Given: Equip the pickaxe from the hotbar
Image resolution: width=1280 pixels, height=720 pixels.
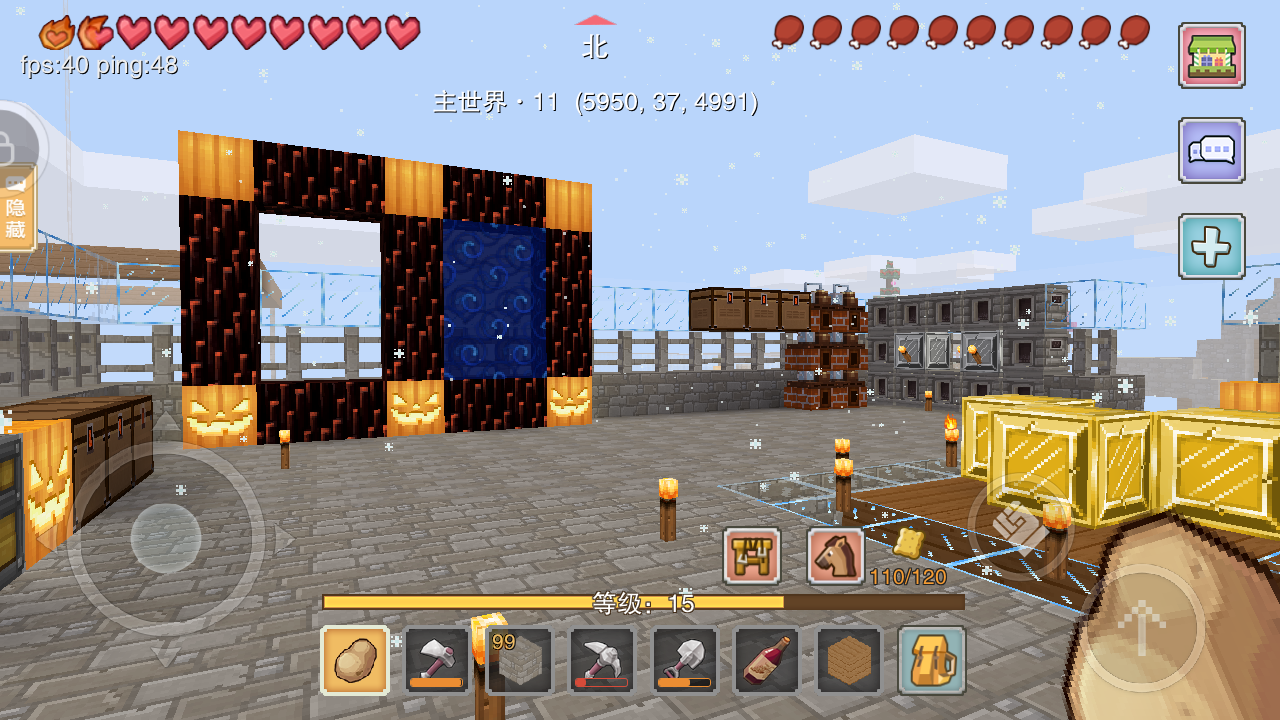Looking at the screenshot, I should pos(602,660).
